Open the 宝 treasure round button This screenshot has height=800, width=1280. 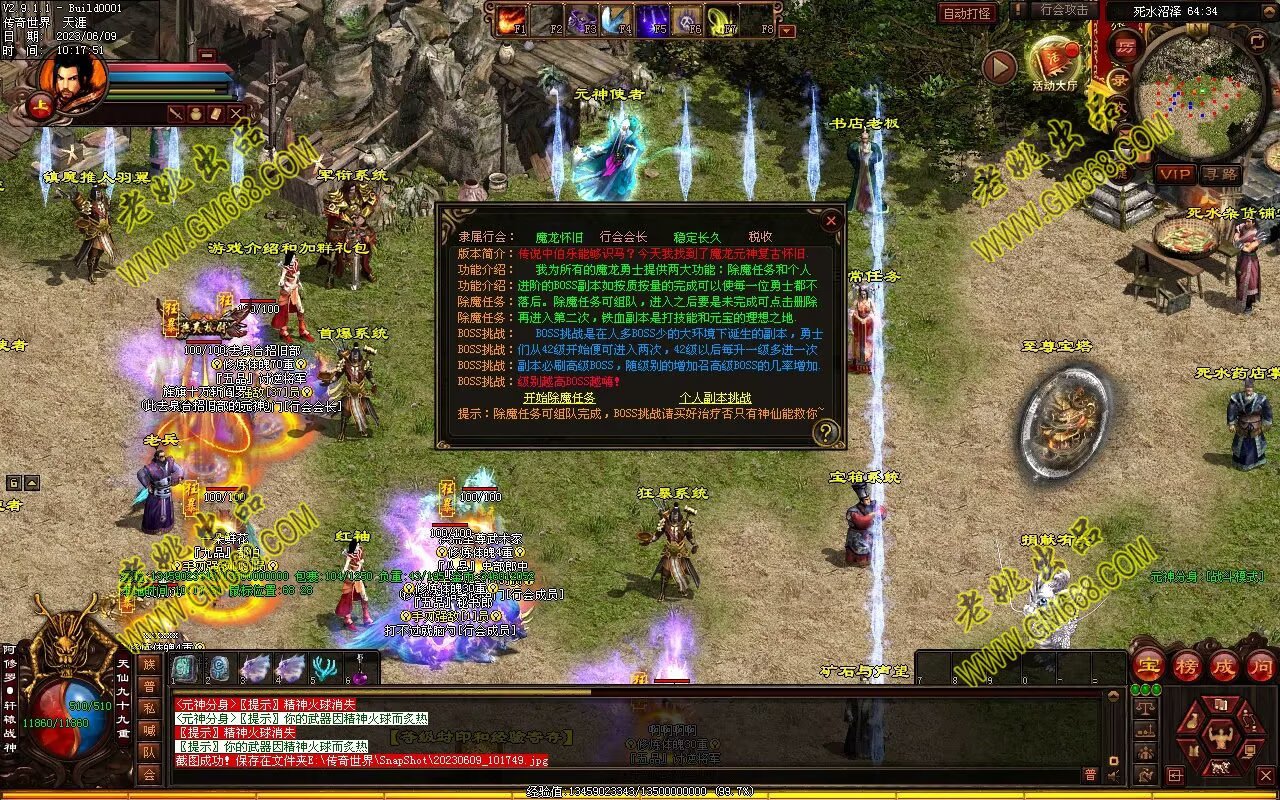(x=1148, y=666)
